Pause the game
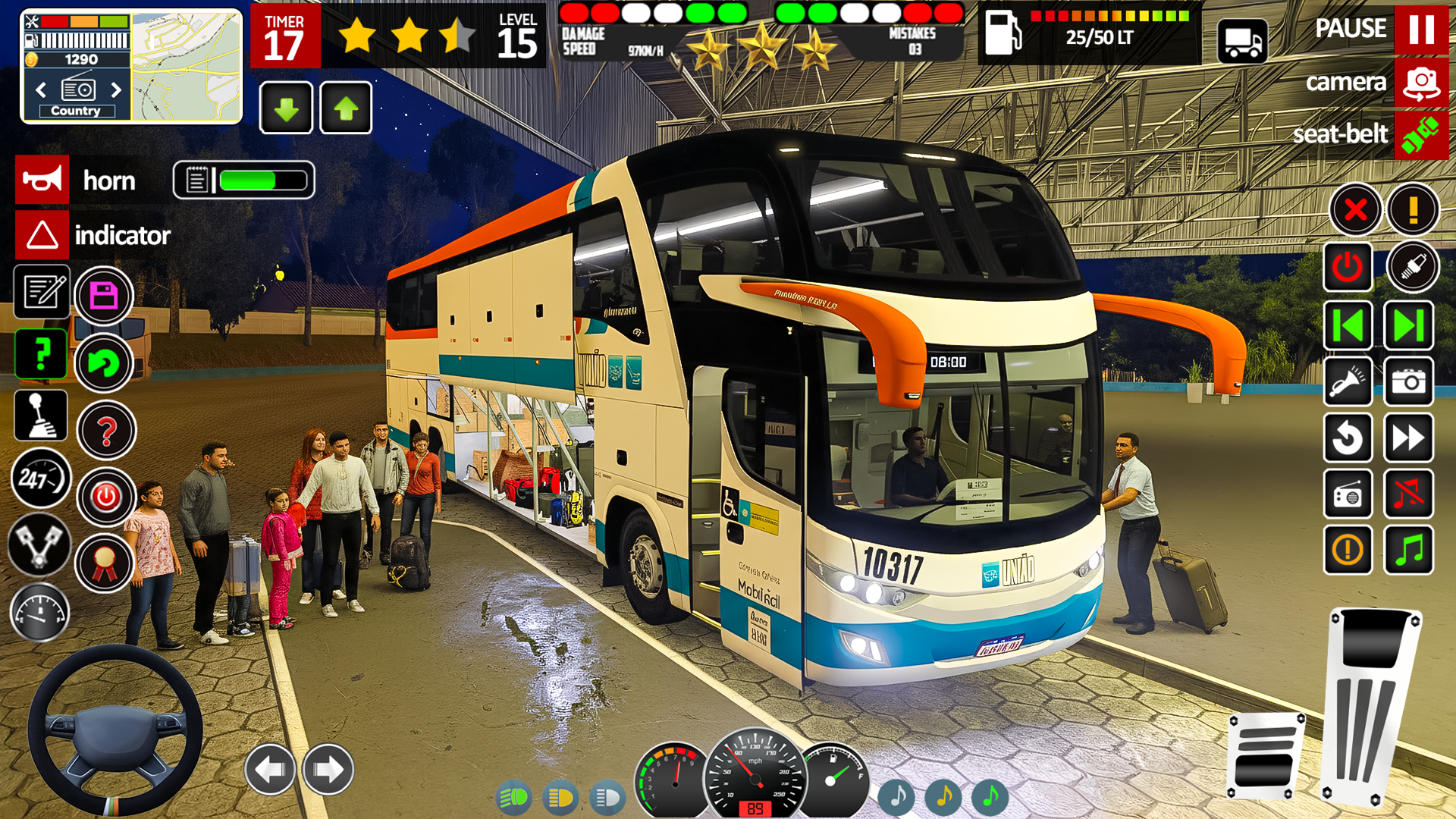The width and height of the screenshot is (1456, 819). (1420, 30)
